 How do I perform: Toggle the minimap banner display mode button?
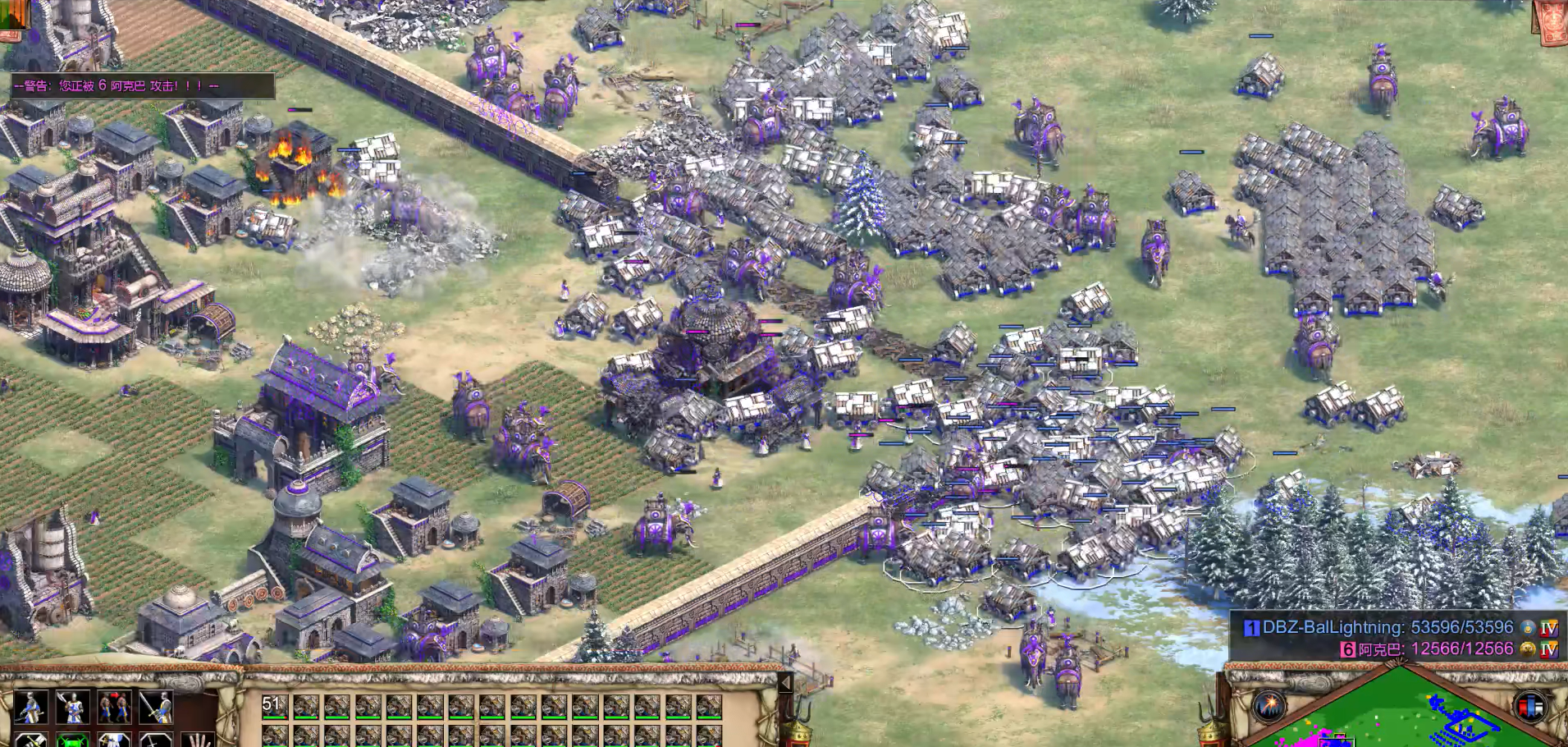(x=1530, y=706)
